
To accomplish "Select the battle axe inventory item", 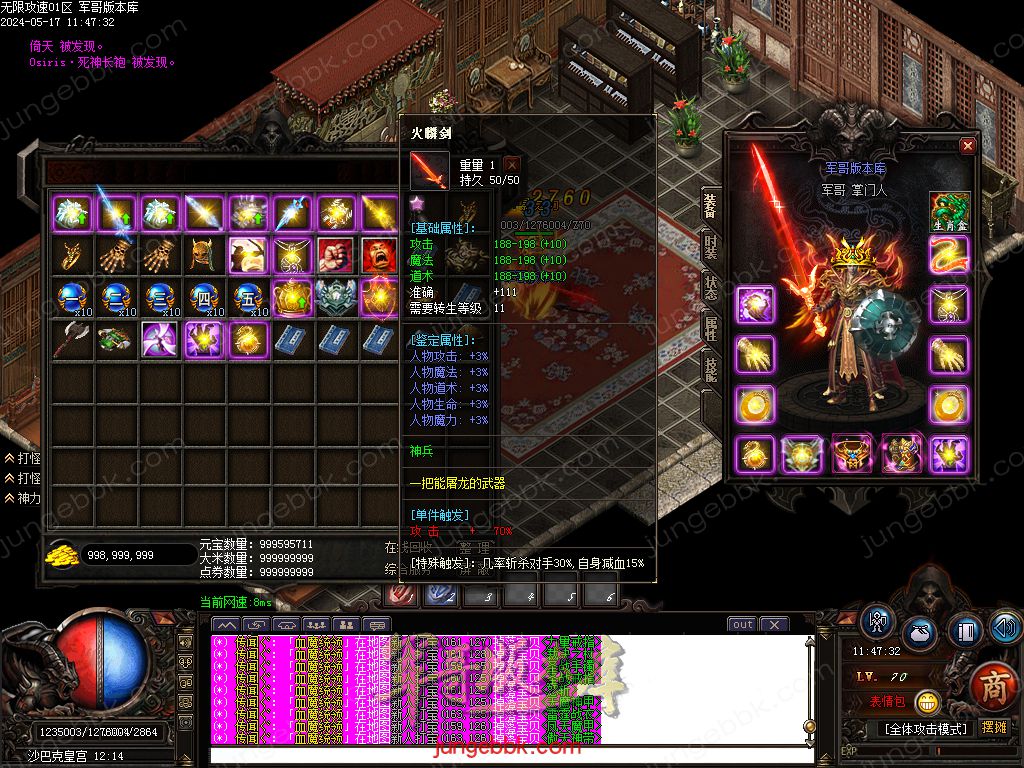I will 72,339.
